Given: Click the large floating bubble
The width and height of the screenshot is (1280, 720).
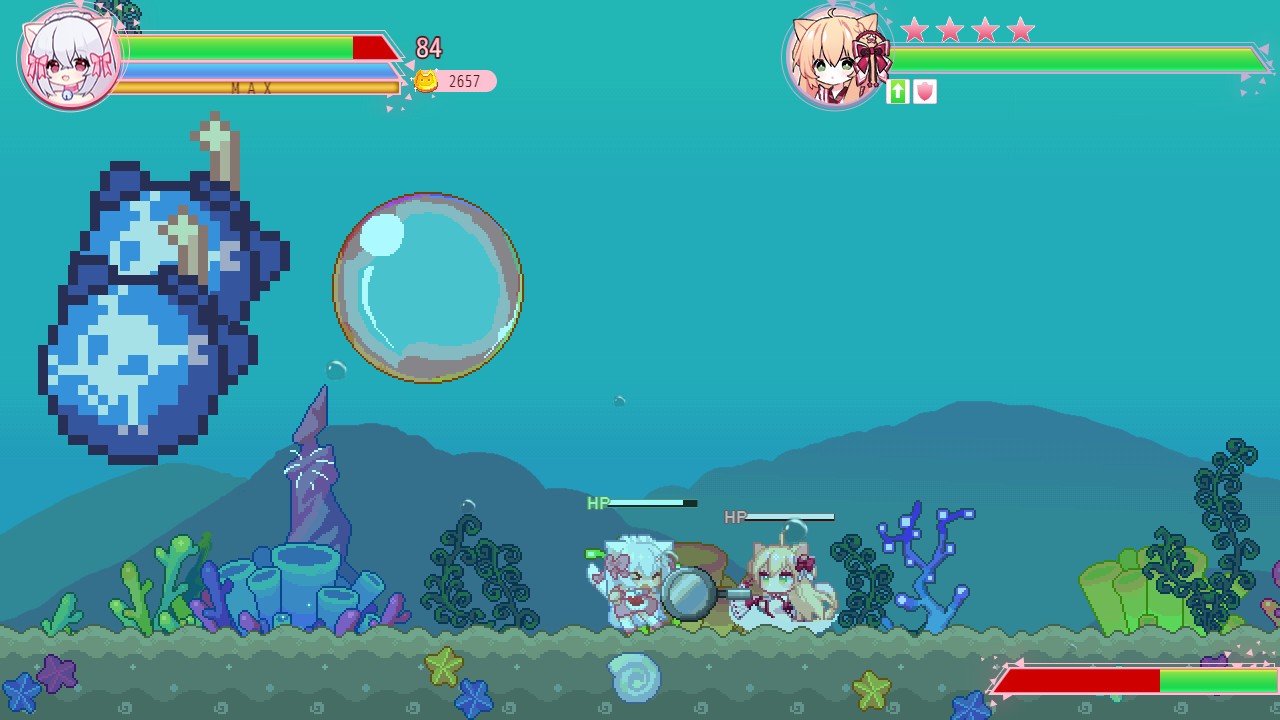Looking at the screenshot, I should pyautogui.click(x=428, y=287).
